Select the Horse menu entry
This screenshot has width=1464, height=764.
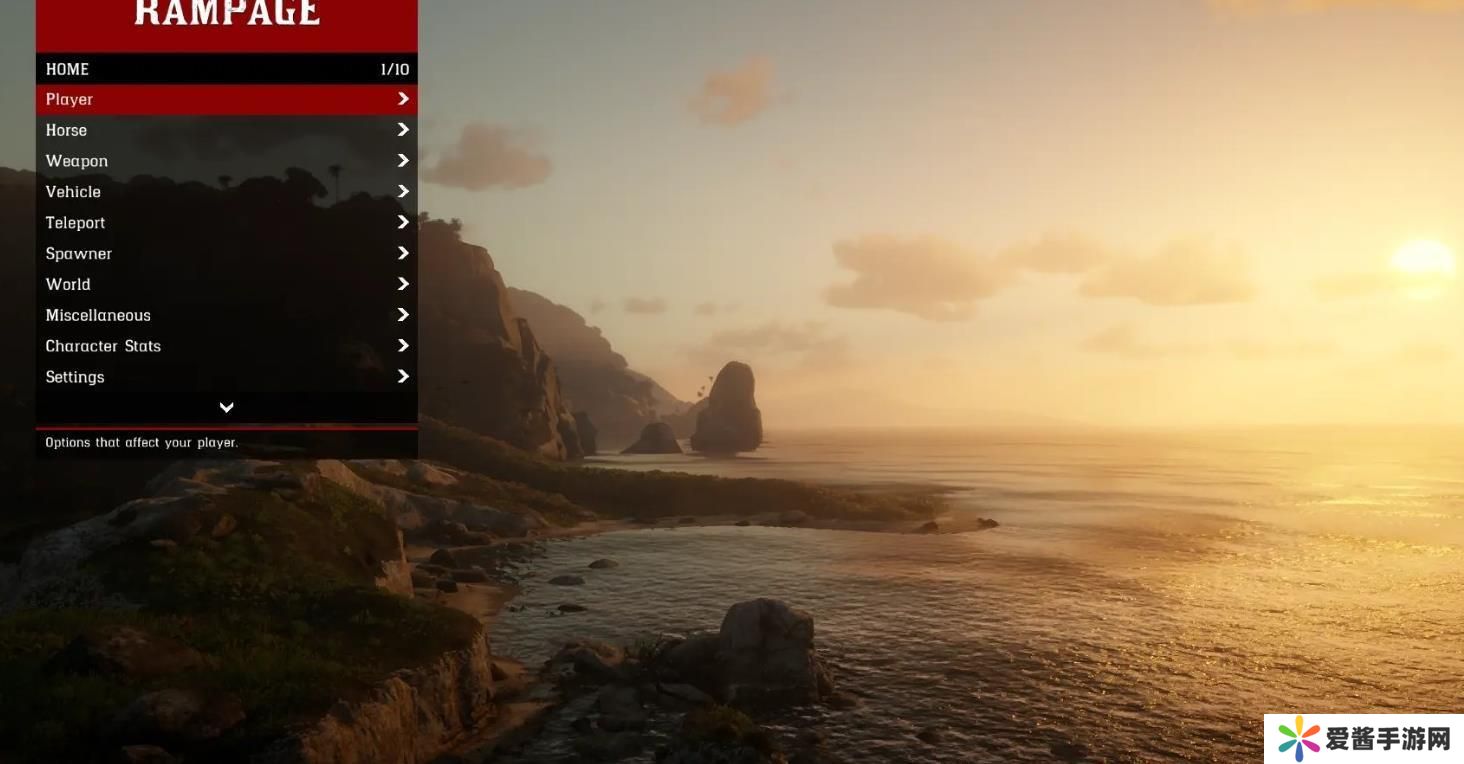[226, 130]
